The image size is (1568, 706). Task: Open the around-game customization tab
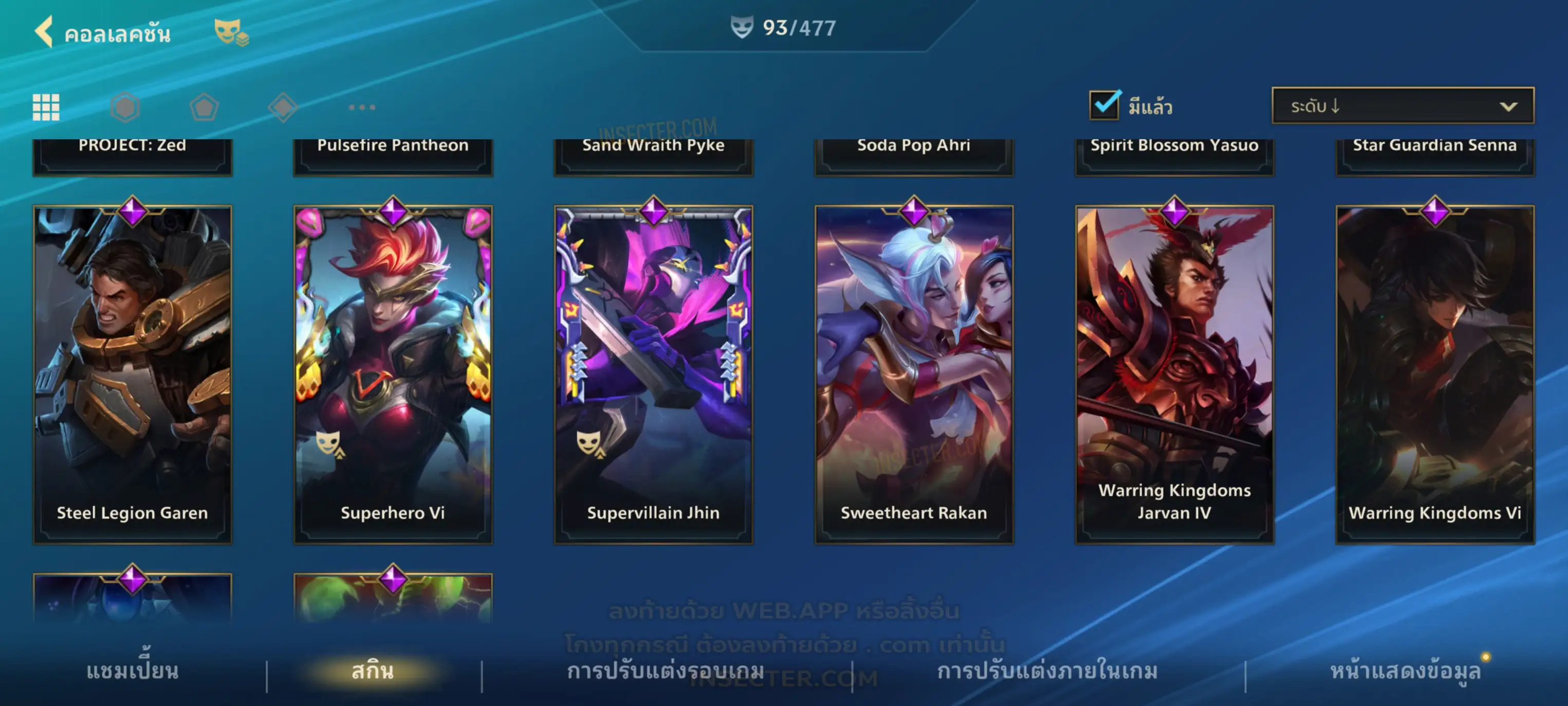[x=666, y=671]
